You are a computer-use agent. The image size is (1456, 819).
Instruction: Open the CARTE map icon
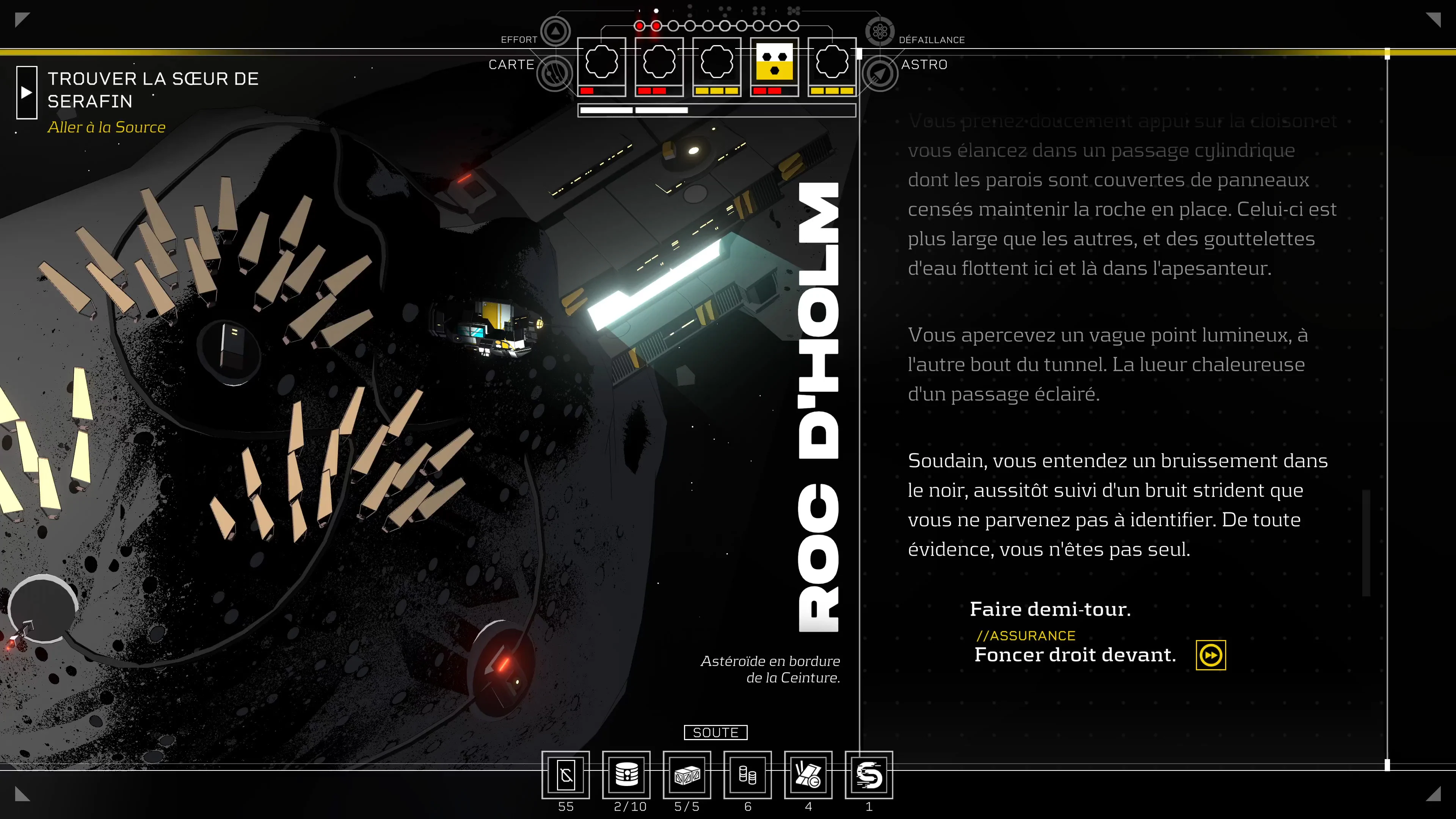[x=554, y=73]
